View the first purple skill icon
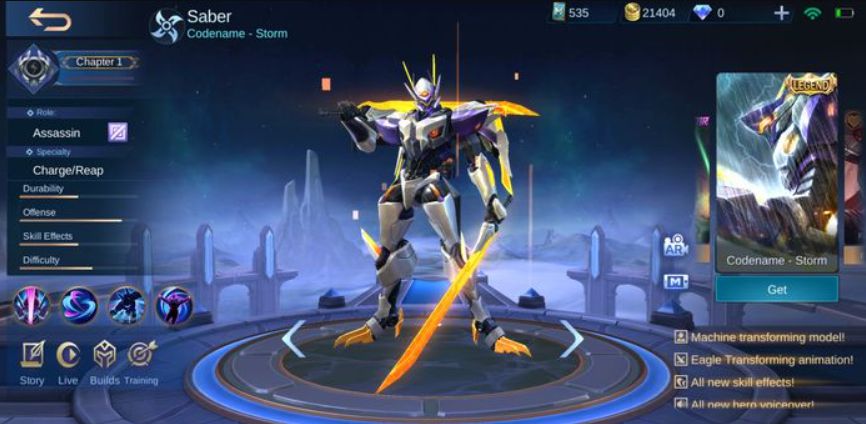 [x=32, y=305]
